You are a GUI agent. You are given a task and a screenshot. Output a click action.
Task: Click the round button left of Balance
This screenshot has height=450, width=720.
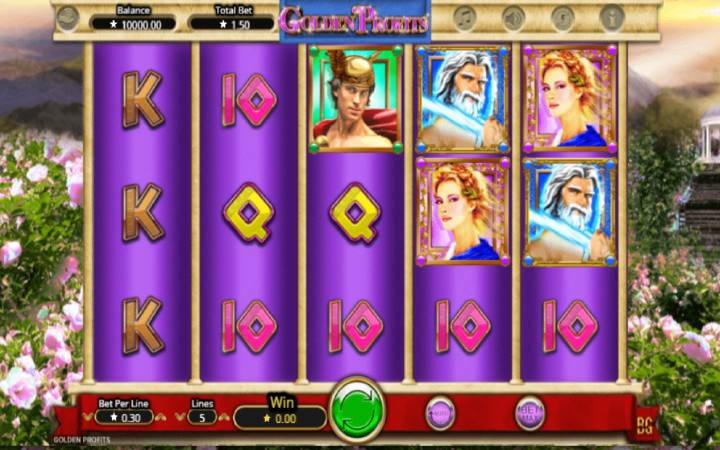(x=68, y=18)
